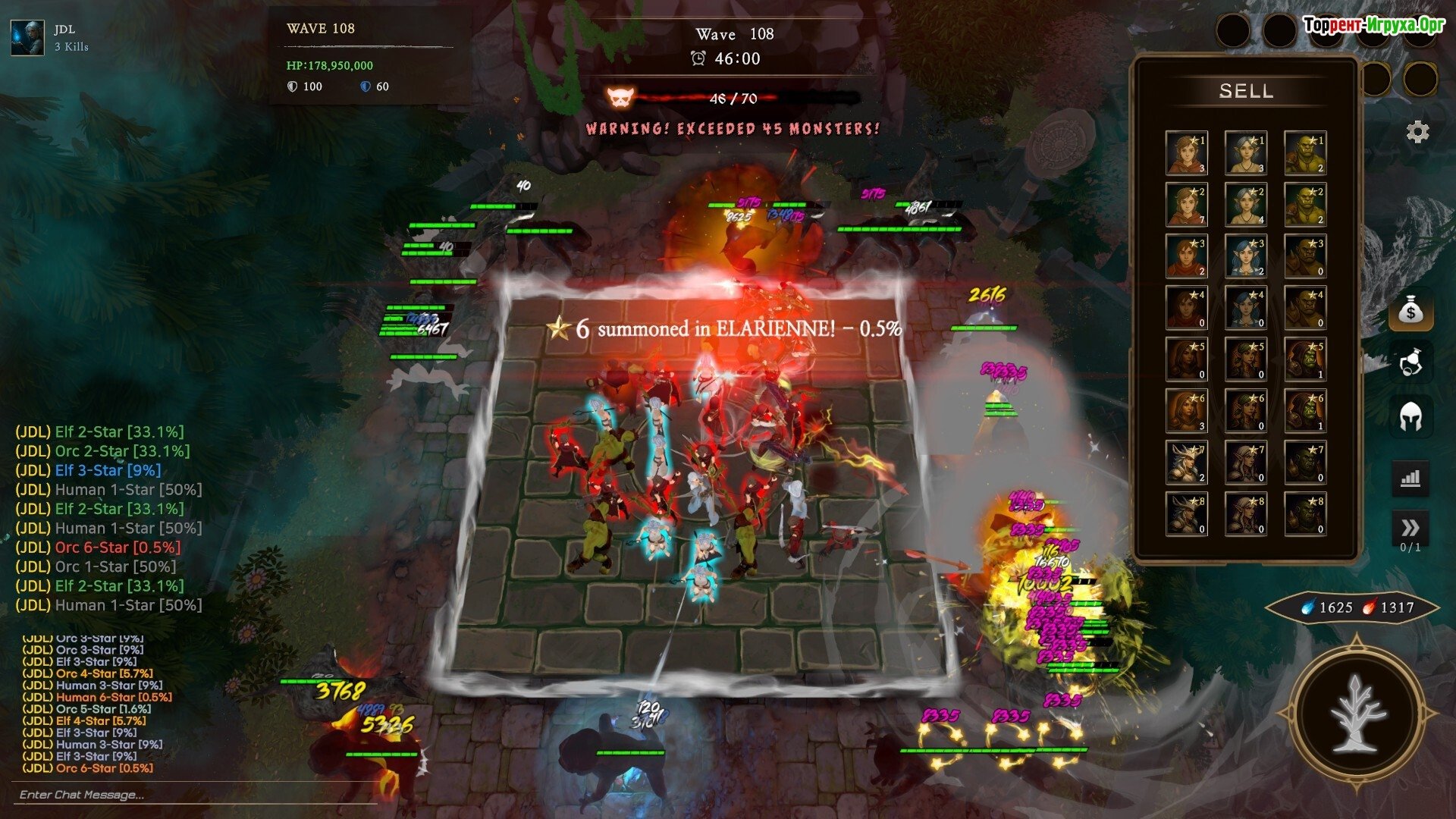Activate the white tree summon button
This screenshot has width=1456, height=819.
coord(1357,714)
